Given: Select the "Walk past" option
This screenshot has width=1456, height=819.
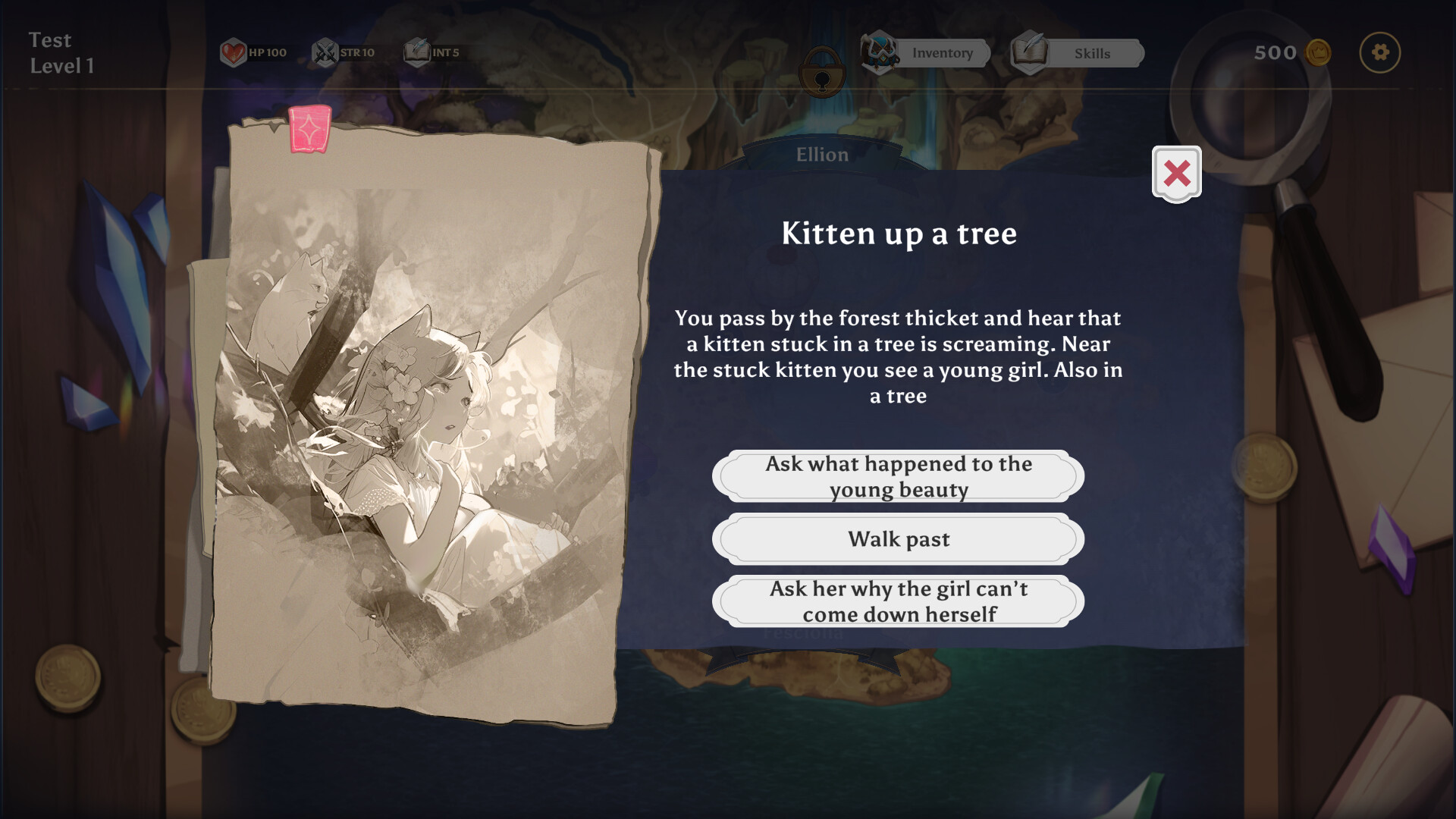Looking at the screenshot, I should (x=898, y=539).
